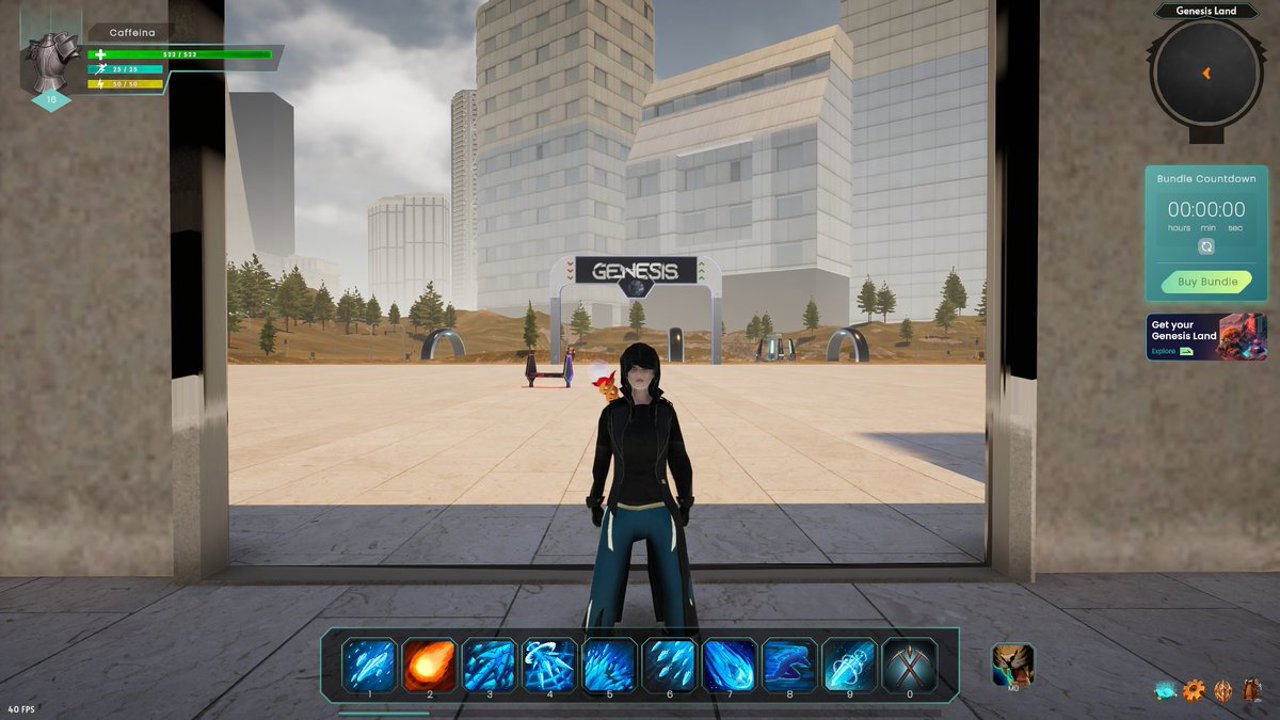Screen dimensions: 1280x720
Task: Cast the ice comet ability in slot 7
Action: (x=729, y=665)
